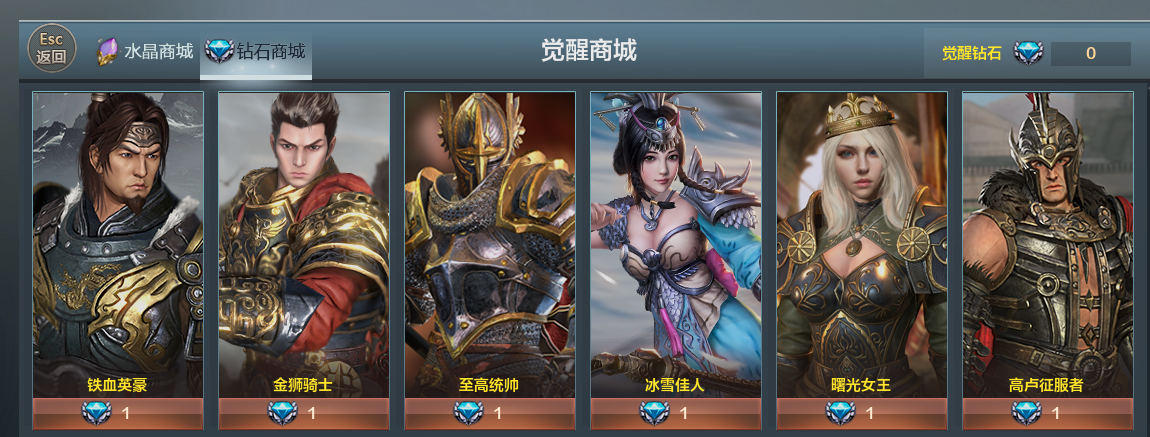This screenshot has width=1150, height=437.
Task: Purchase 金狮骑士 with the diamond price button
Action: pos(304,413)
